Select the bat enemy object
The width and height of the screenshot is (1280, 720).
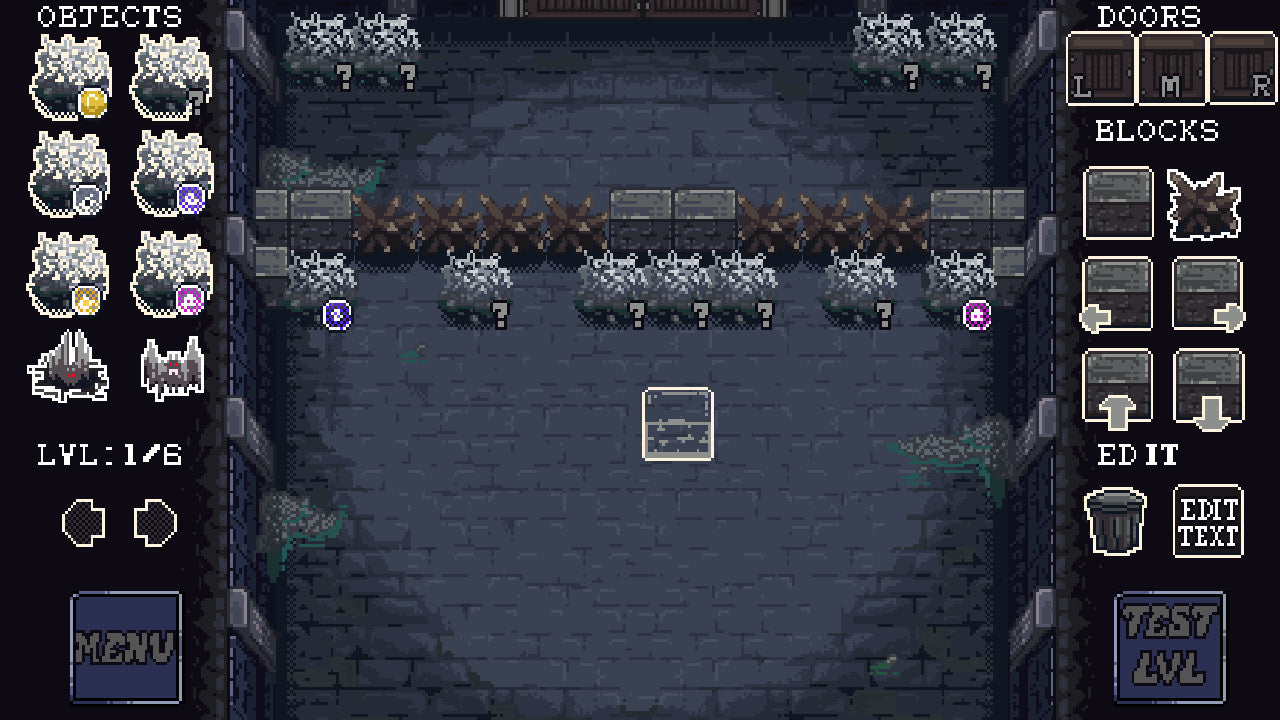click(x=170, y=370)
